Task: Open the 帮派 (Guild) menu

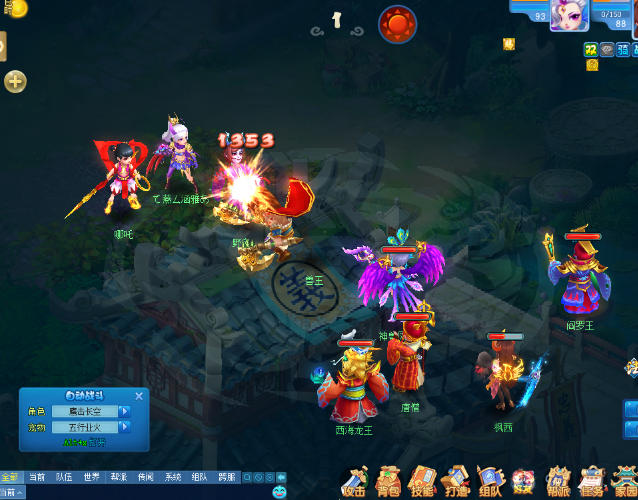Action: coord(557,482)
